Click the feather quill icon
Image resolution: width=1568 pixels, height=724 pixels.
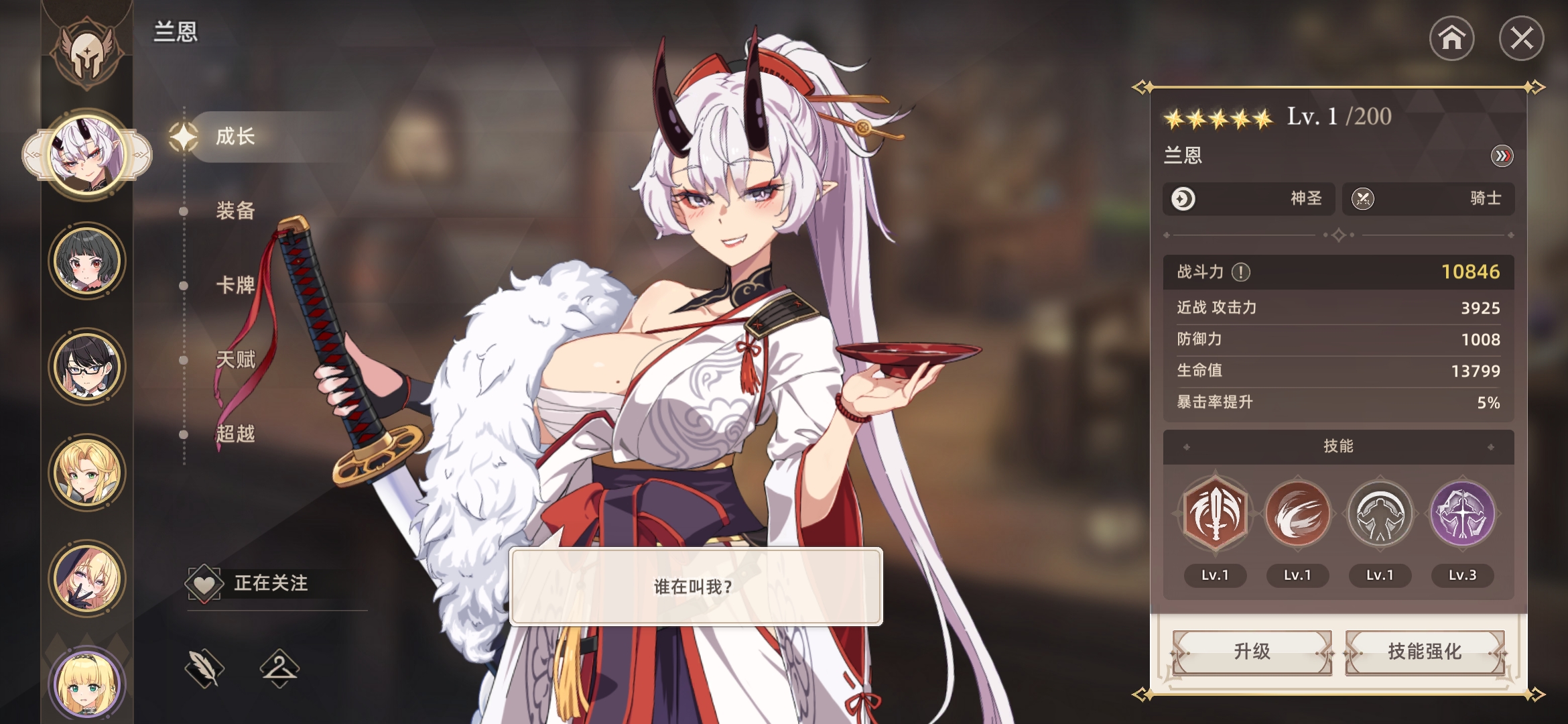click(204, 668)
